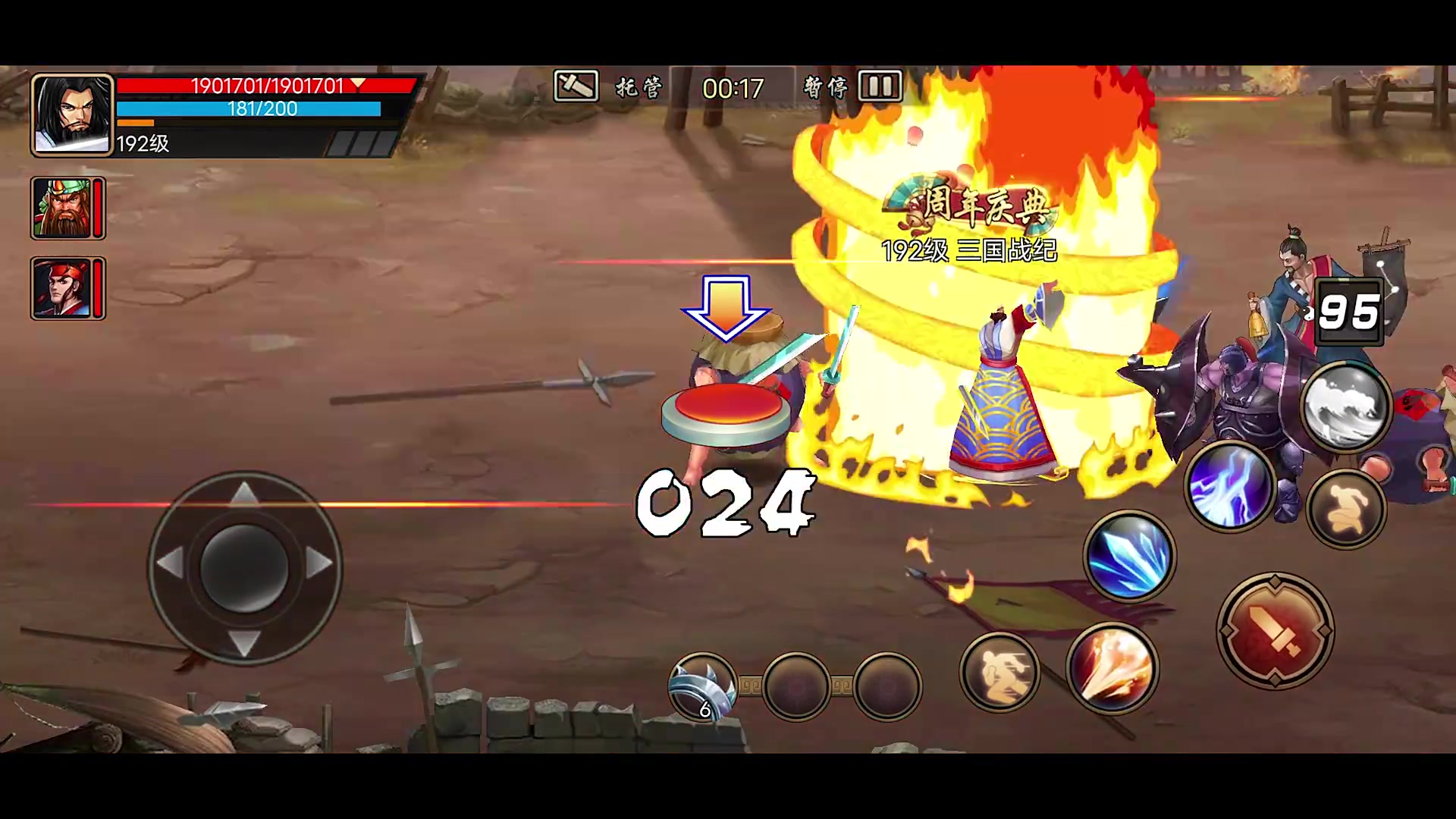The height and width of the screenshot is (819, 1456).
Task: Push the joystick's down arrow
Action: click(243, 642)
